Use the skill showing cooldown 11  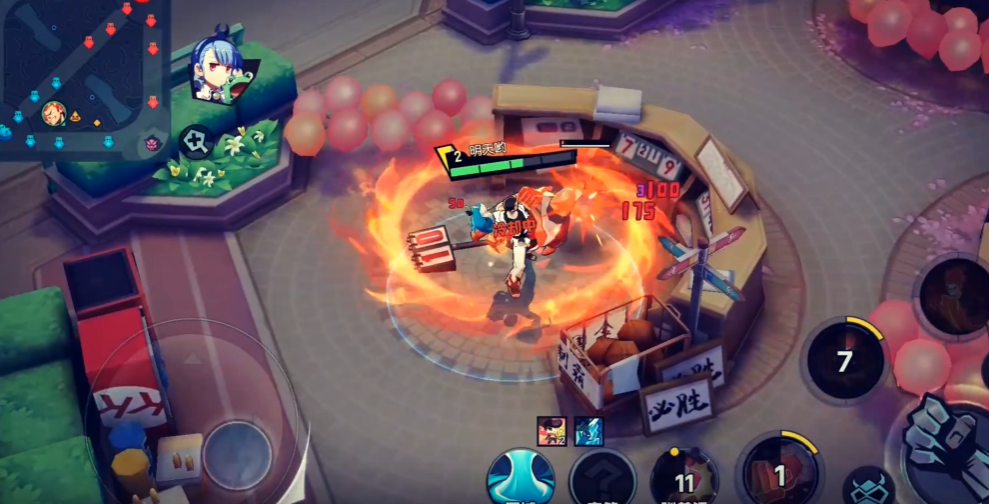pos(683,477)
